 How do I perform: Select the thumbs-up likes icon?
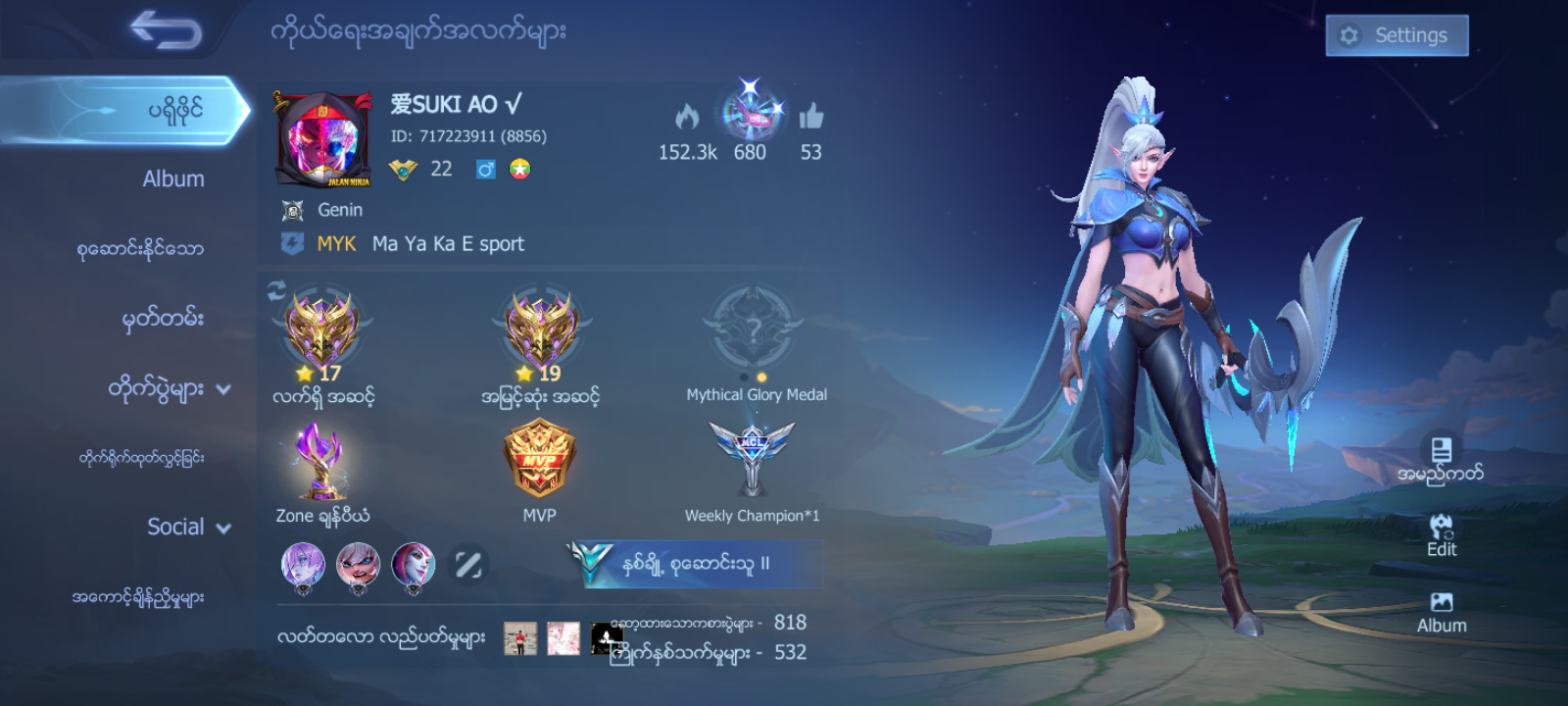[x=810, y=118]
